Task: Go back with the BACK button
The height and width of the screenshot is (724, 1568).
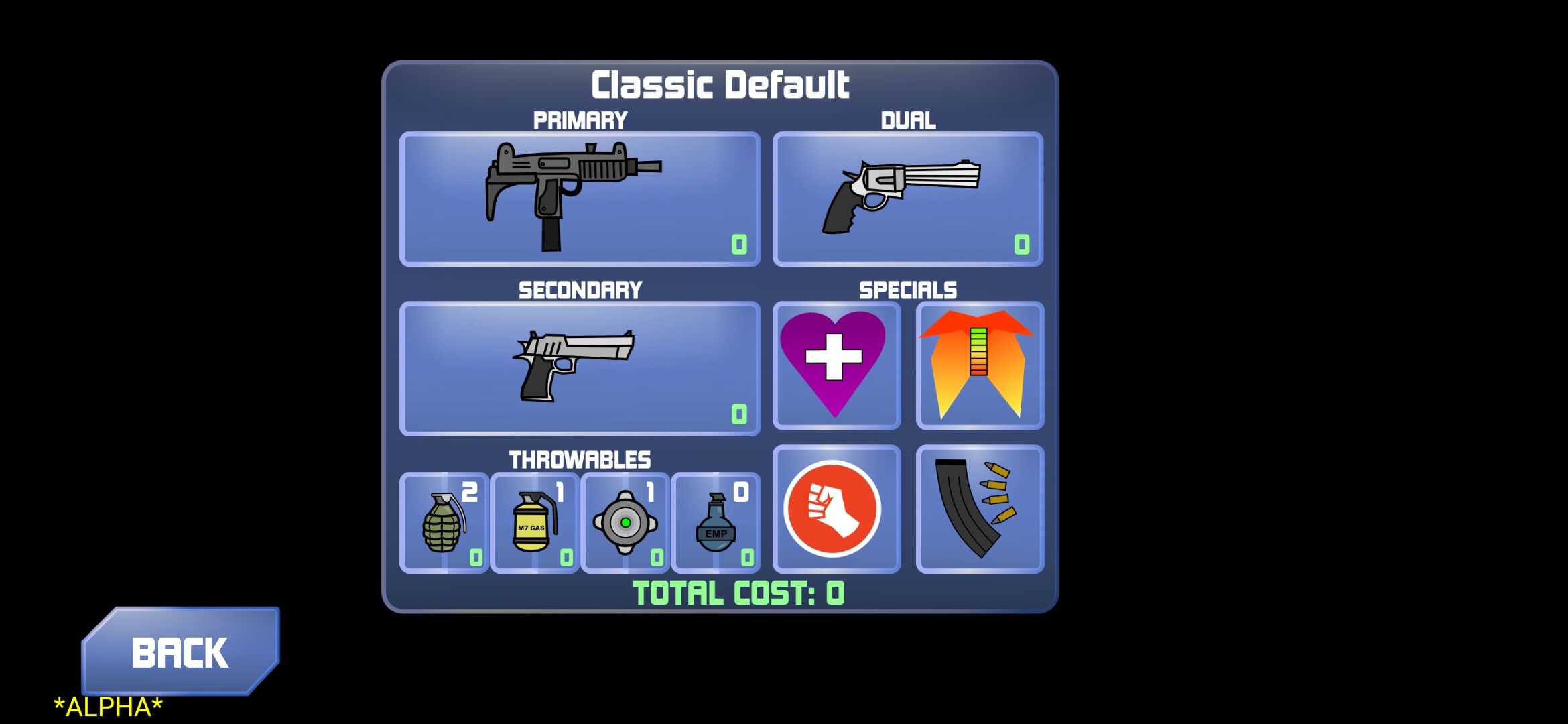Action: click(x=180, y=652)
